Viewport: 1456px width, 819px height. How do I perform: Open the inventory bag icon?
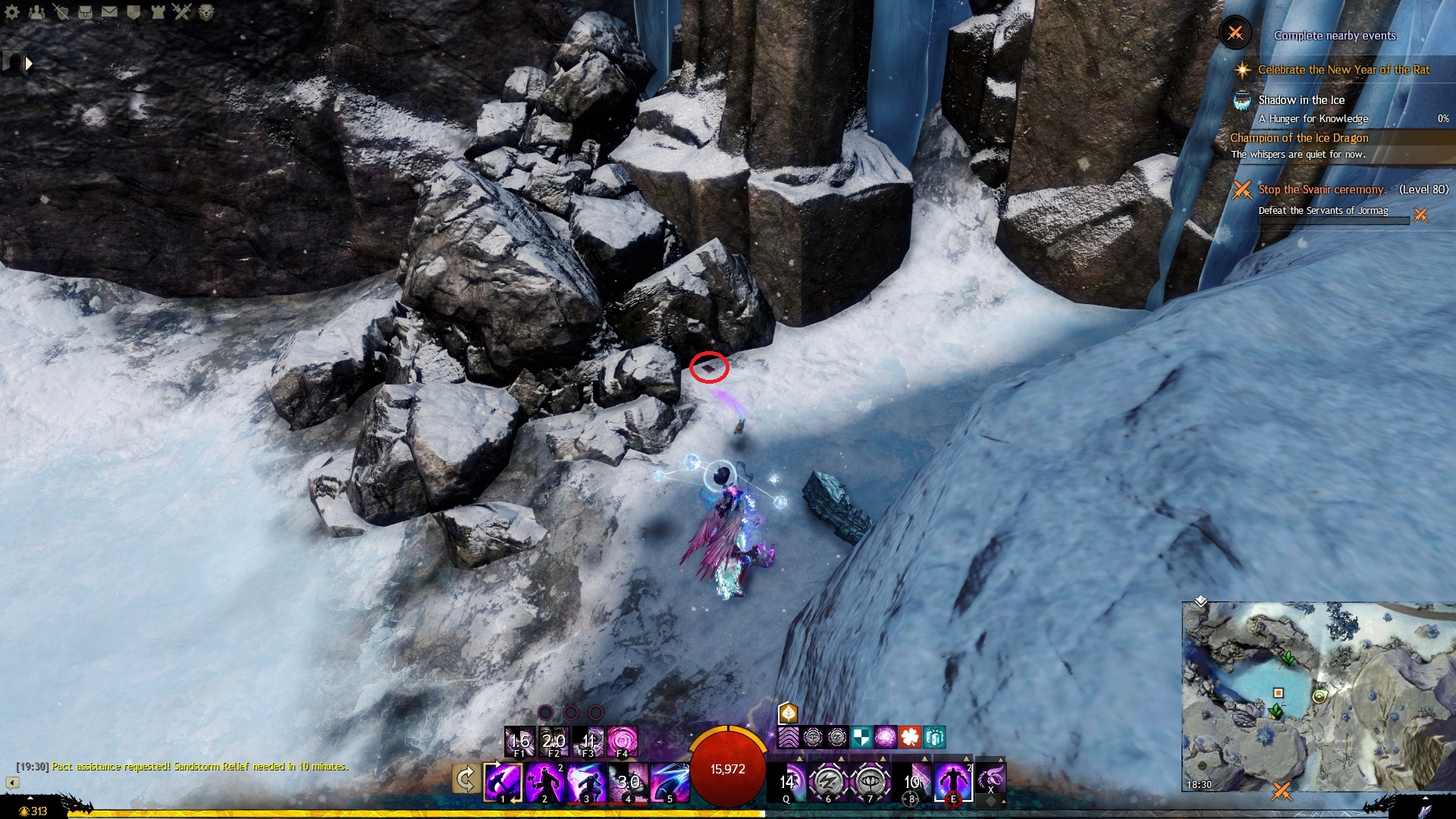click(x=85, y=12)
